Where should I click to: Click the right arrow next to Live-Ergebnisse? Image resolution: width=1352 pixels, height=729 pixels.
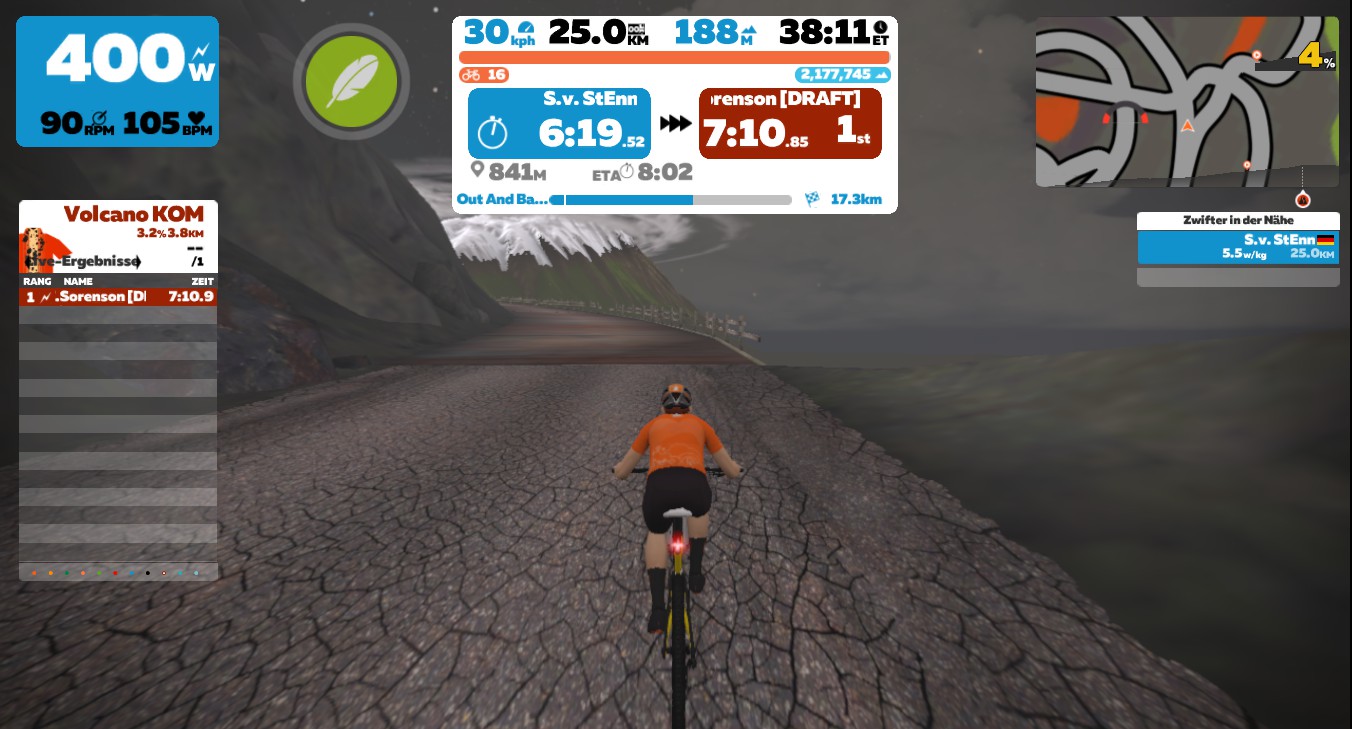click(137, 262)
